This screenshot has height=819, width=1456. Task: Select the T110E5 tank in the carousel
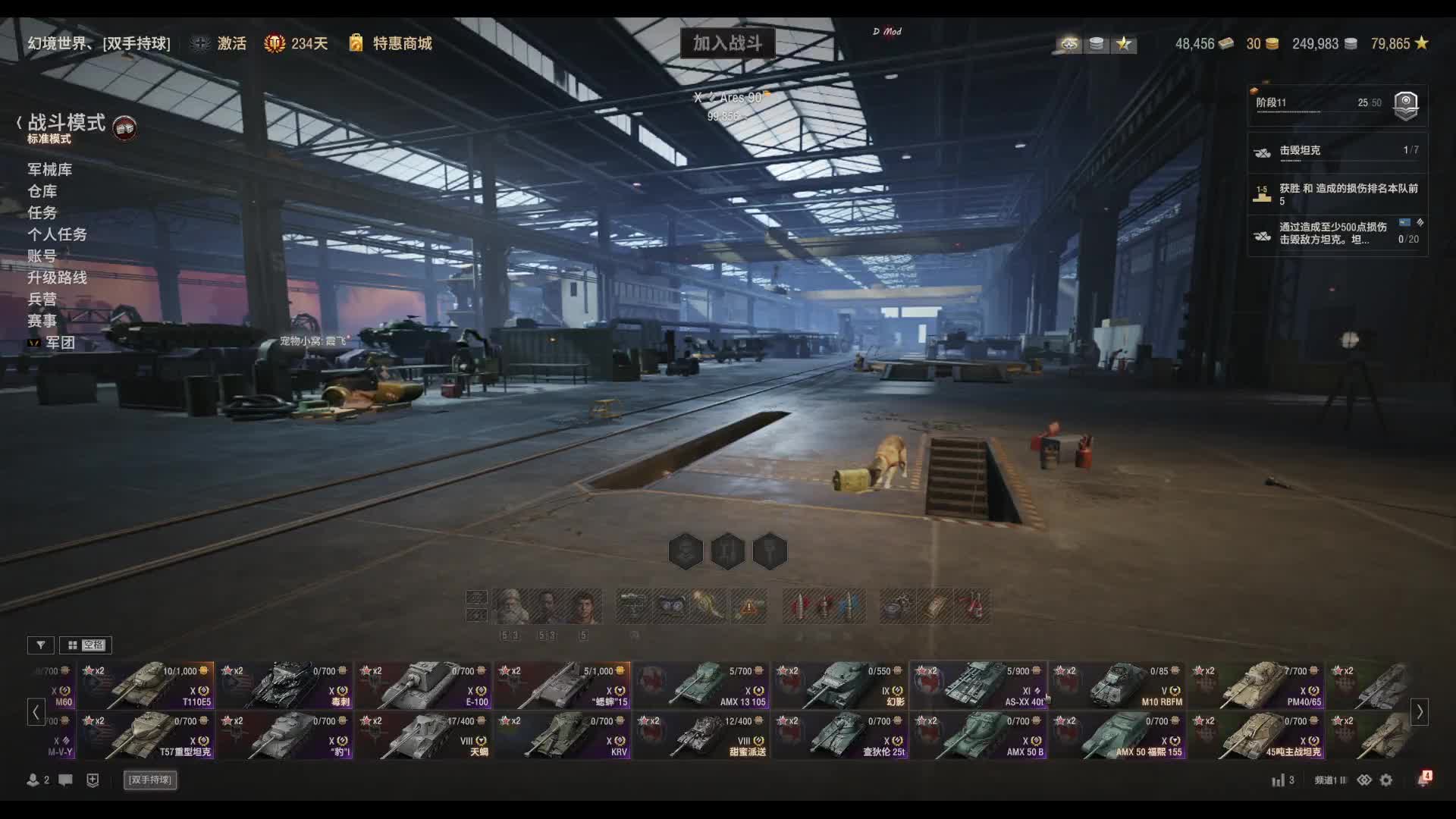pyautogui.click(x=148, y=685)
